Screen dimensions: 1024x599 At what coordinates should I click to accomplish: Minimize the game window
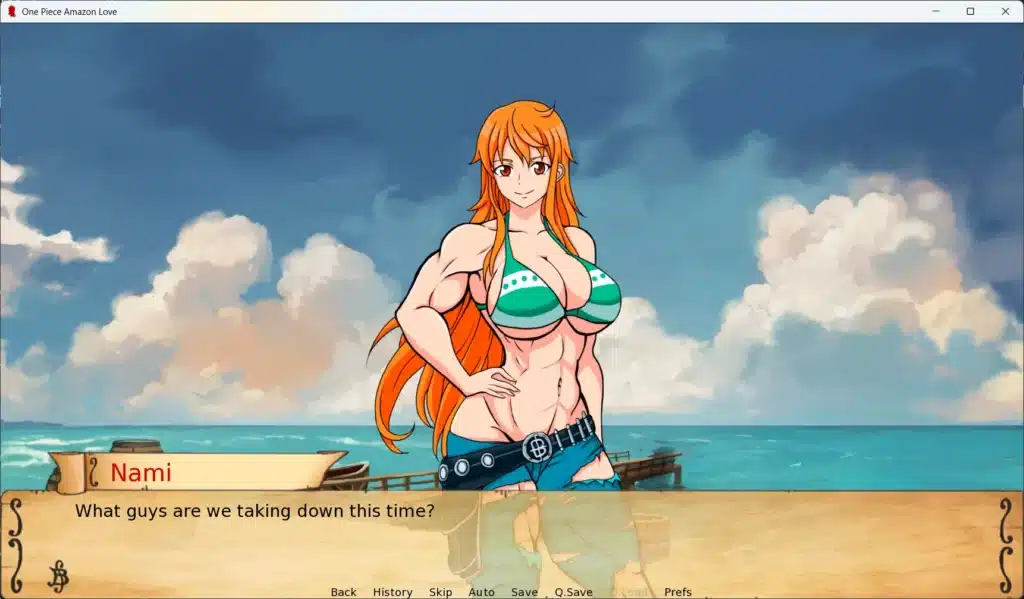click(x=934, y=11)
